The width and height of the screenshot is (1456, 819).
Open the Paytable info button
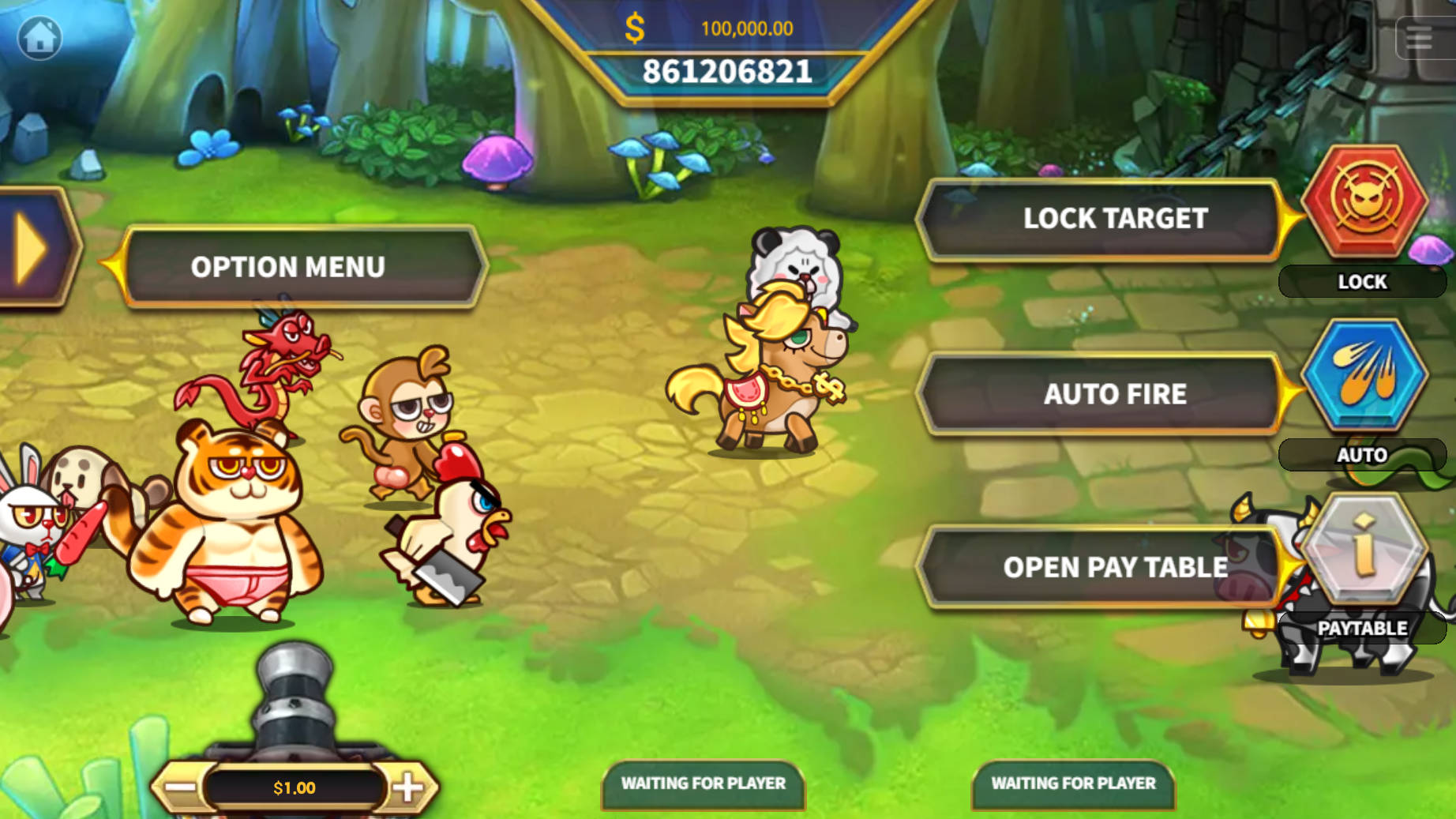coord(1364,548)
